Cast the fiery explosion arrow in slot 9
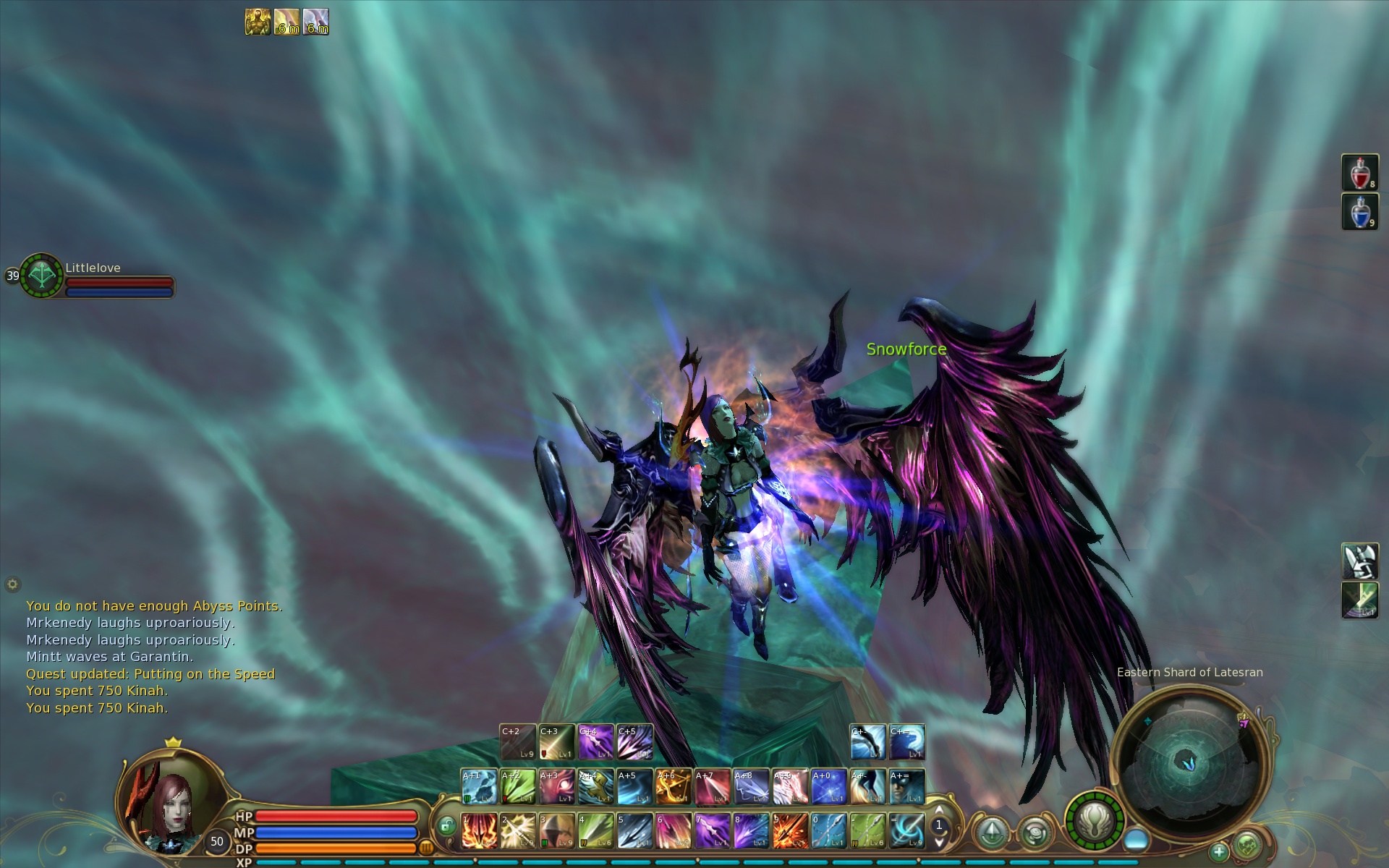Screen dimensions: 1389x868 tap(790, 830)
